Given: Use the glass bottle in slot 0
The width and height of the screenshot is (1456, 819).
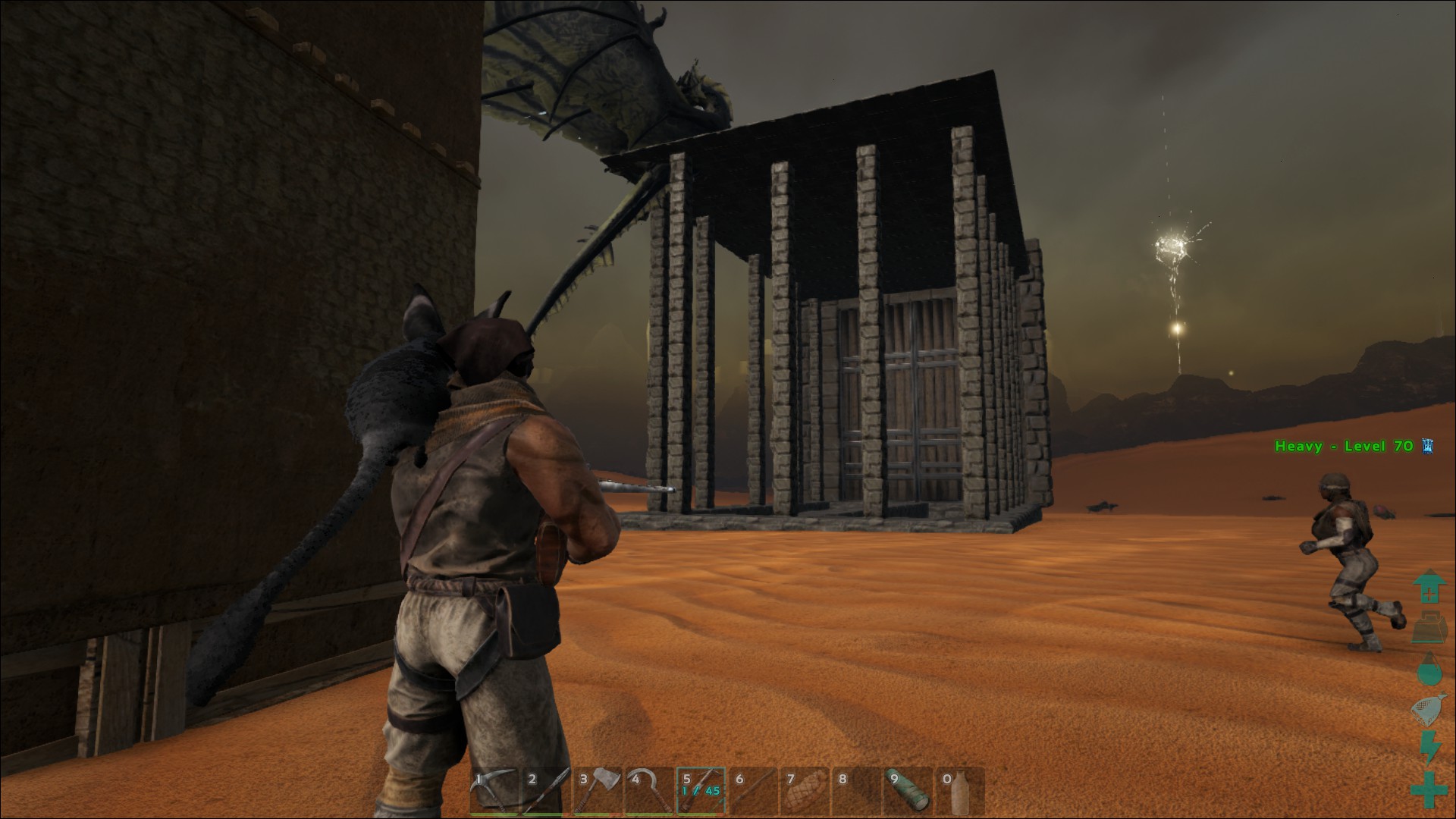Looking at the screenshot, I should tap(959, 789).
